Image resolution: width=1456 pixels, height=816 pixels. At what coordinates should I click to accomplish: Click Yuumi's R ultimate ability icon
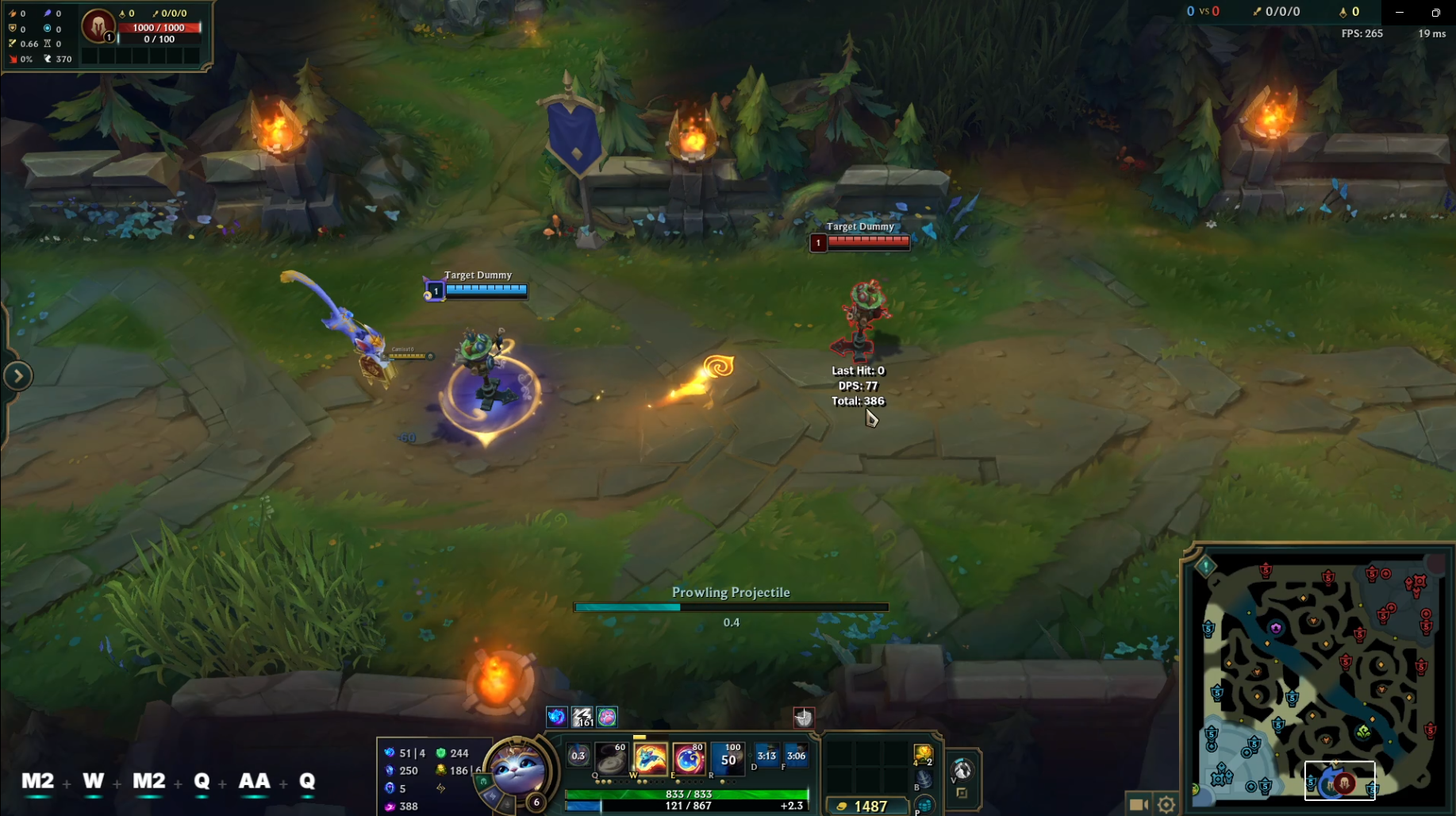coord(727,758)
